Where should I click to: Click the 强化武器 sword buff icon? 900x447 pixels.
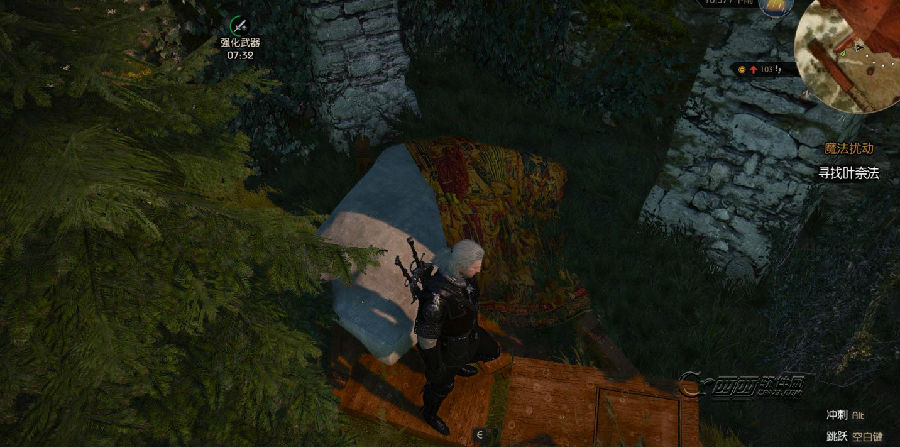pyautogui.click(x=239, y=24)
